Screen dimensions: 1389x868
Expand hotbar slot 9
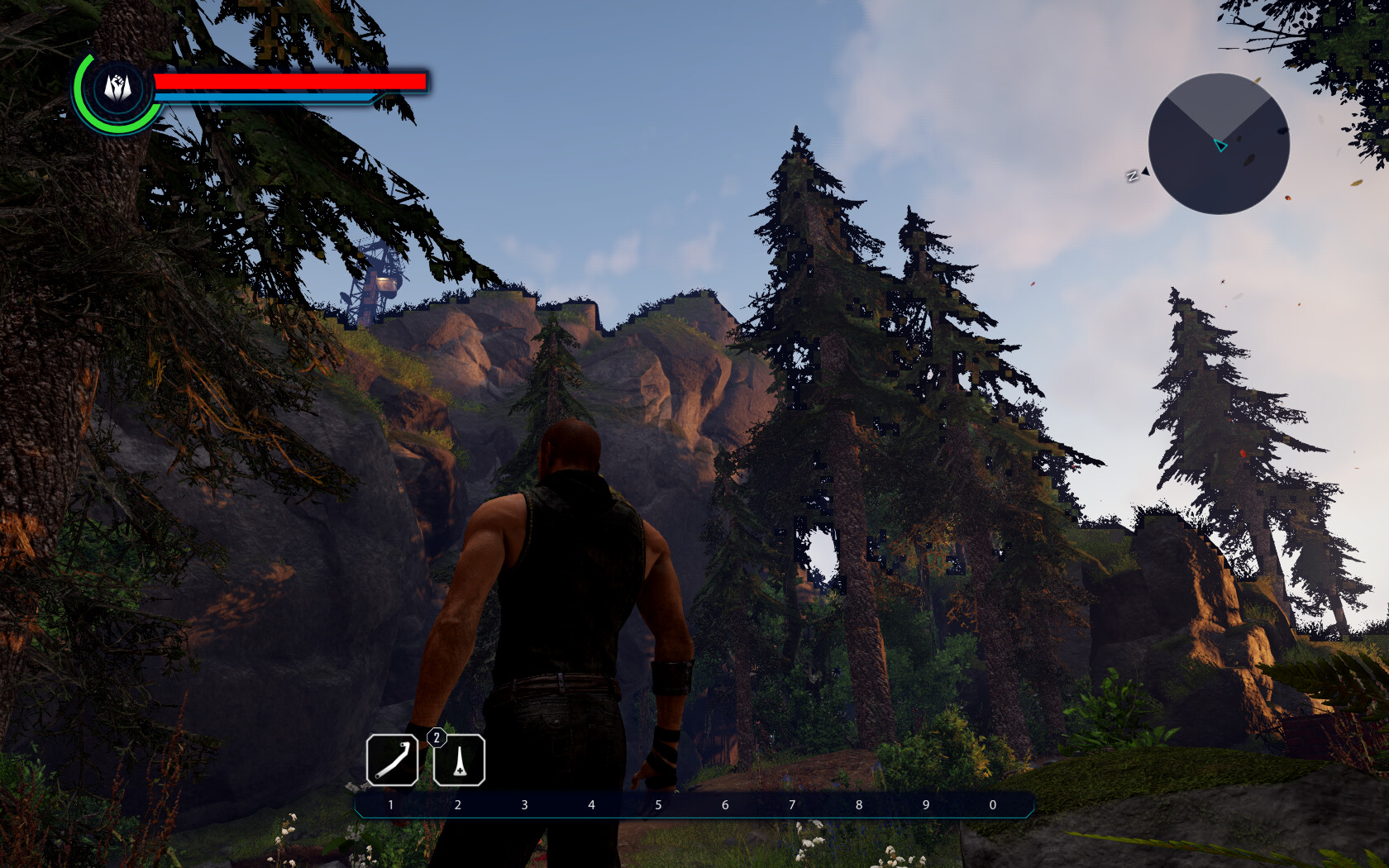[924, 804]
